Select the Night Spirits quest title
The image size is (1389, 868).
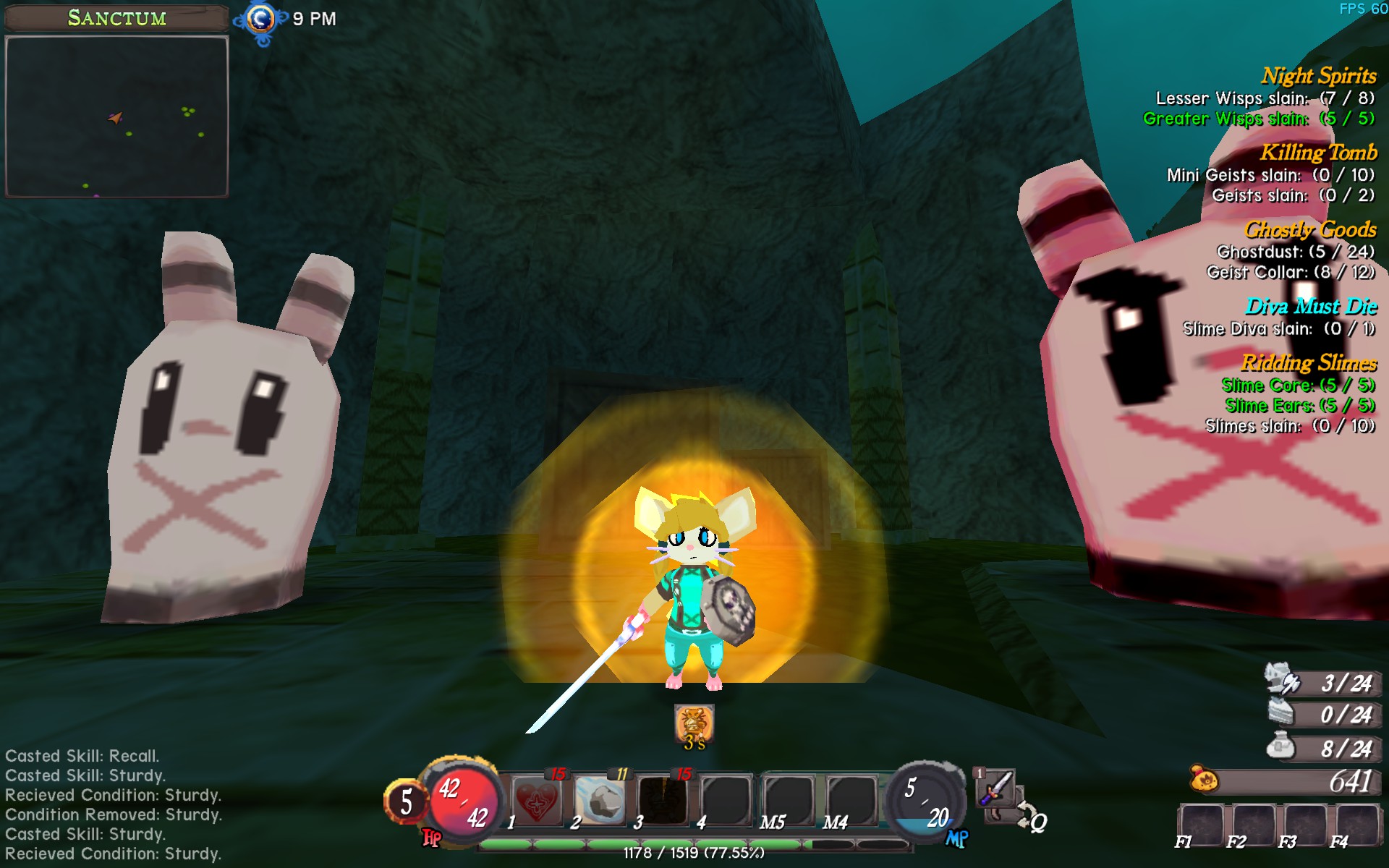pos(1318,76)
